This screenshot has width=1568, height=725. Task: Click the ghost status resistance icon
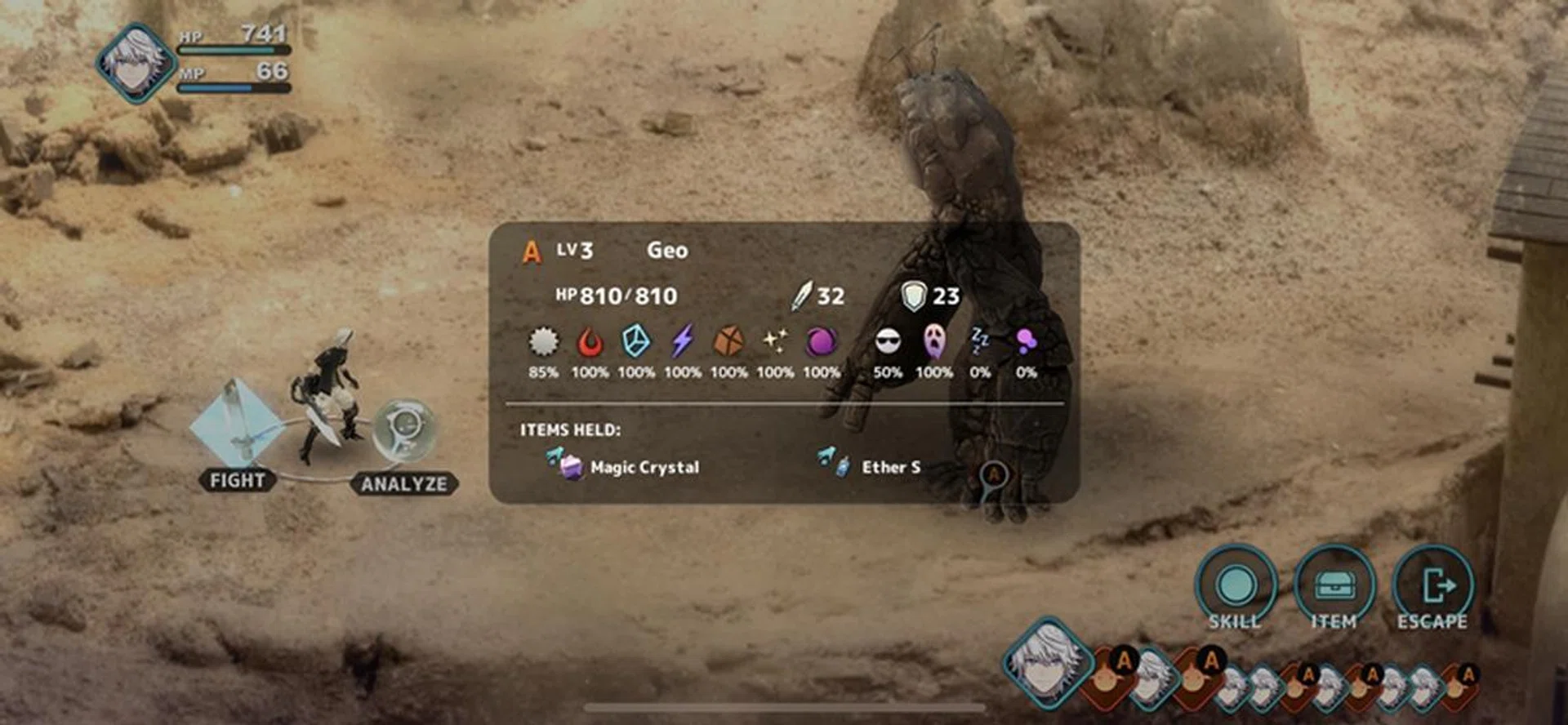(933, 341)
